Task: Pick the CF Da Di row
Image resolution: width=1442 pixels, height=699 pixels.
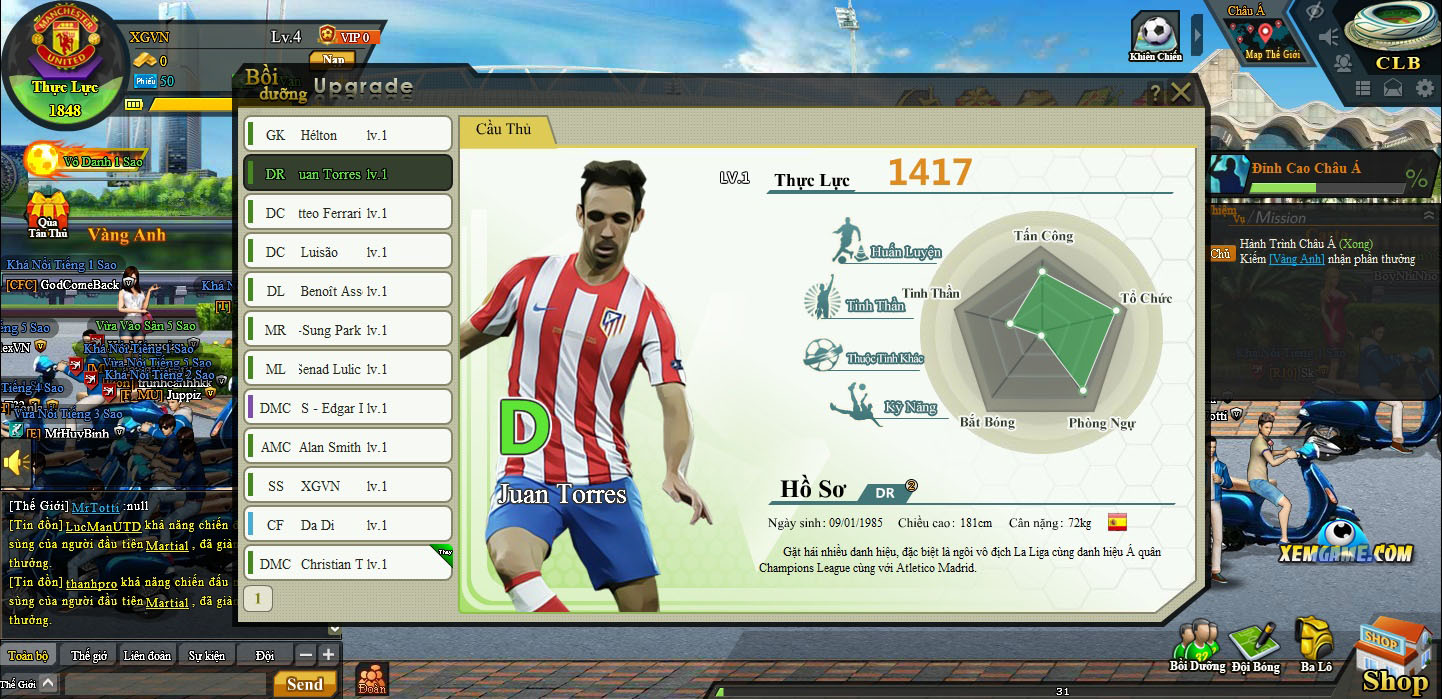Action: click(348, 525)
